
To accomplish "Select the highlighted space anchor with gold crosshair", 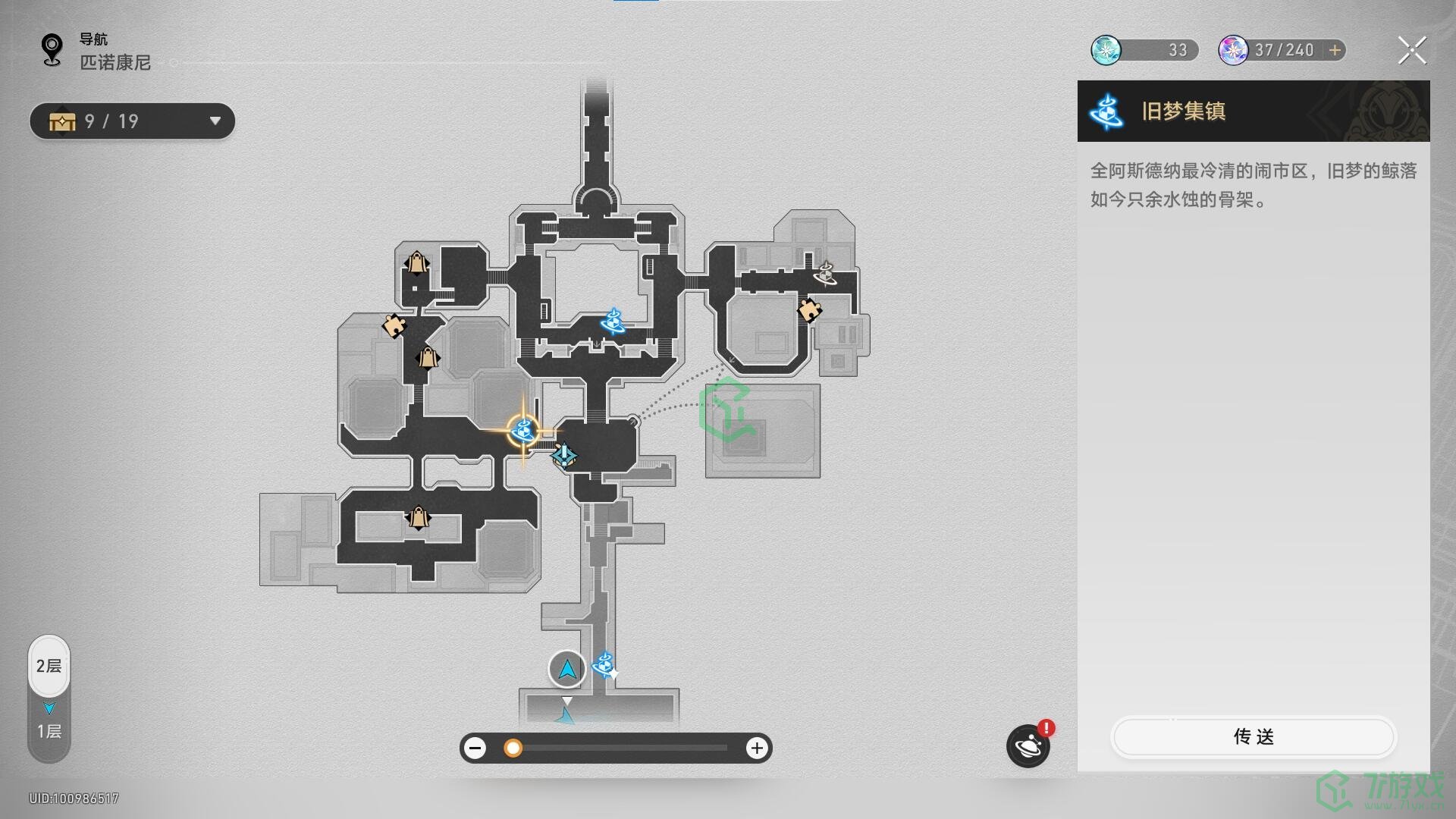I will click(x=522, y=431).
